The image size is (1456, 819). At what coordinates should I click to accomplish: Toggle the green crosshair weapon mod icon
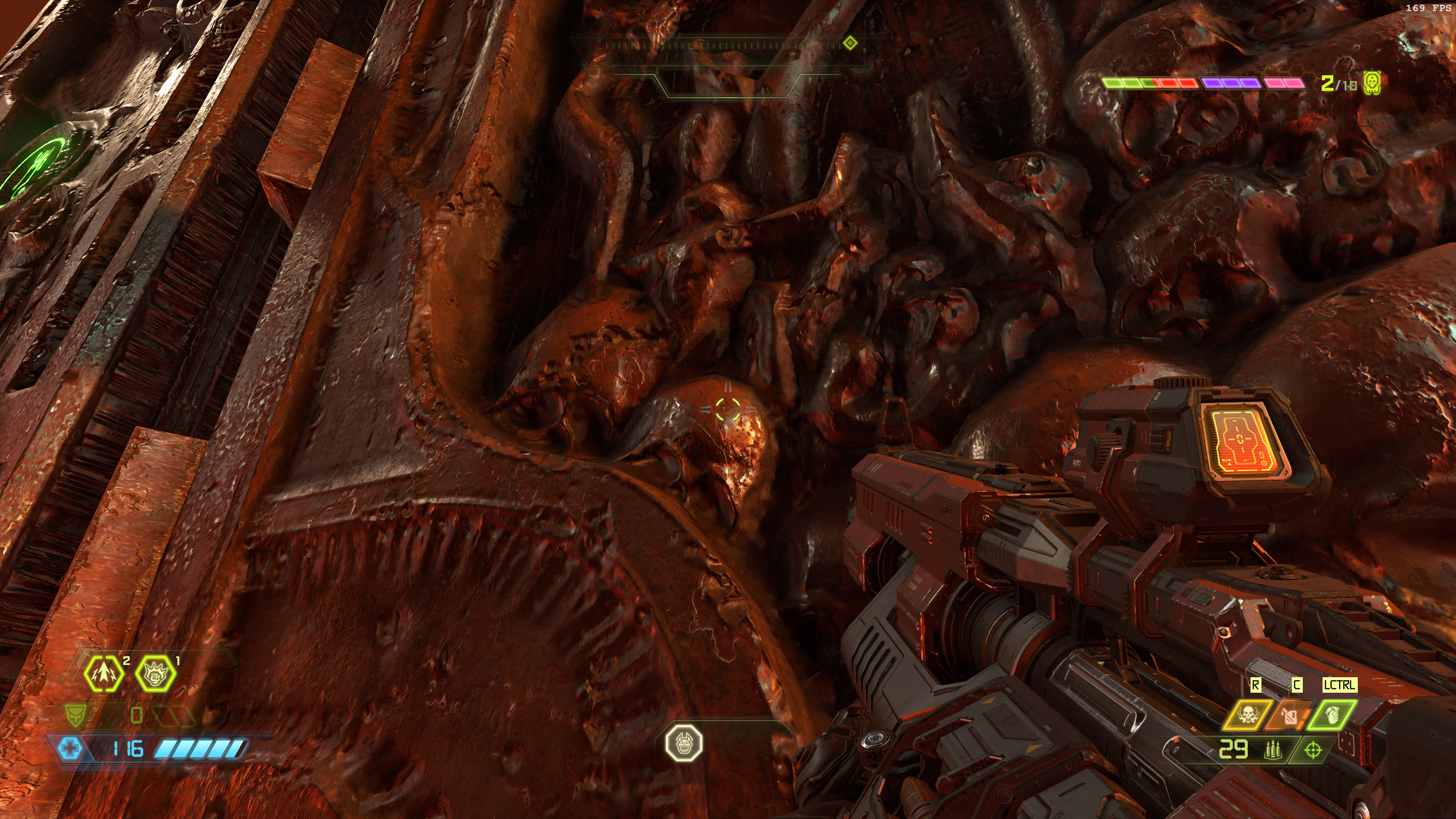click(1312, 750)
